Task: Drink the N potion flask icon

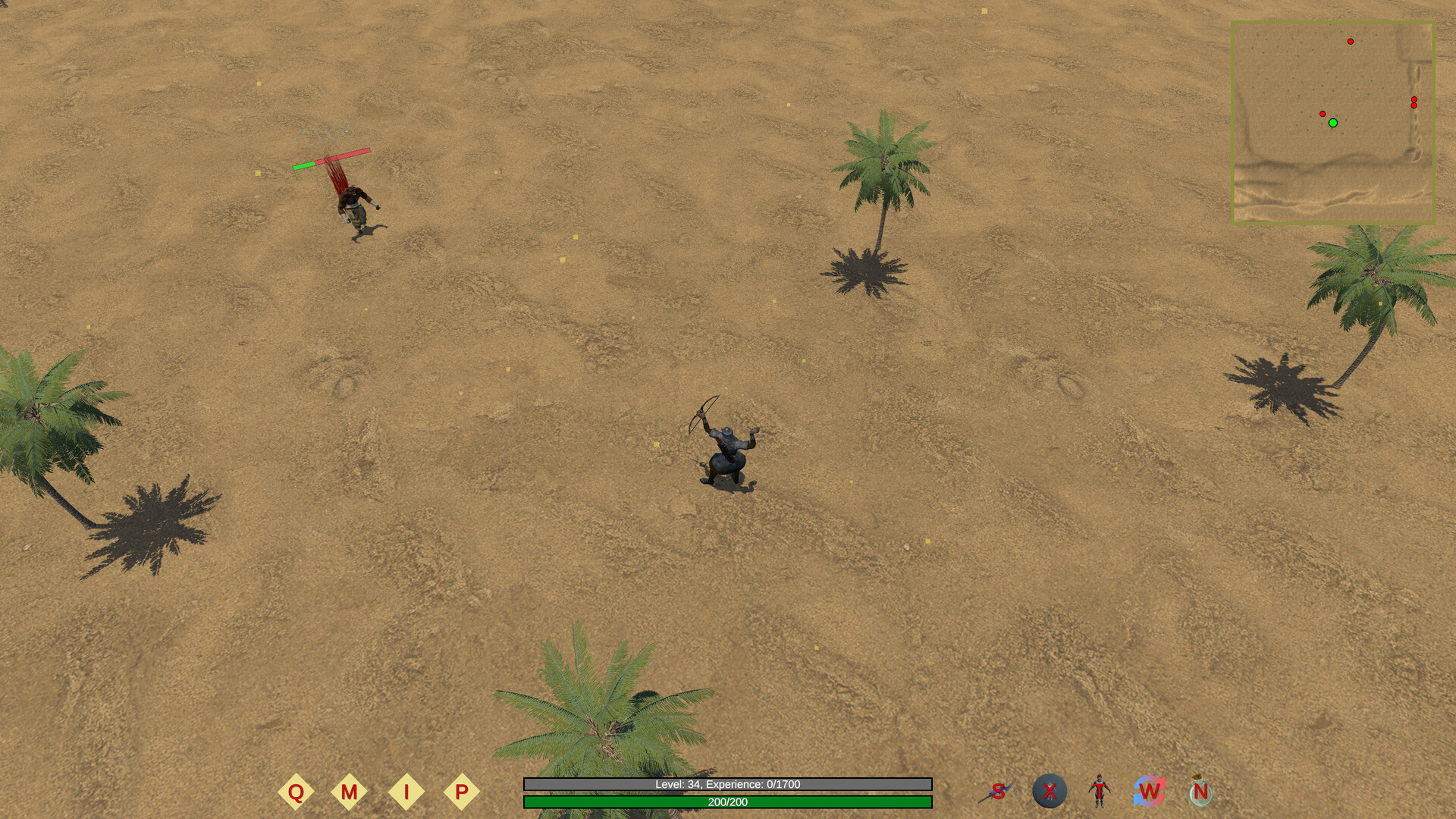Action: point(1199,792)
